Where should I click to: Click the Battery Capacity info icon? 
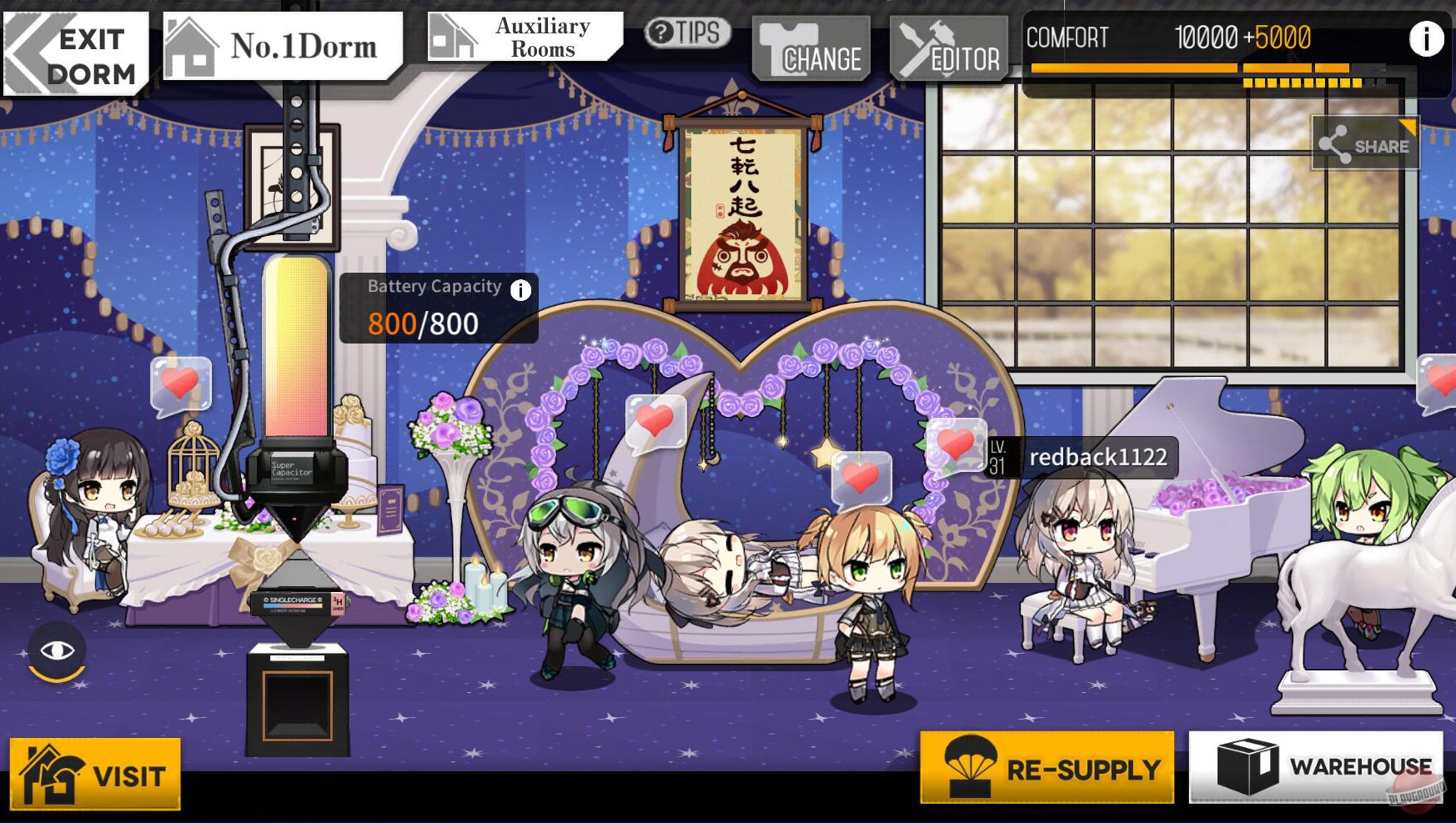pos(521,289)
